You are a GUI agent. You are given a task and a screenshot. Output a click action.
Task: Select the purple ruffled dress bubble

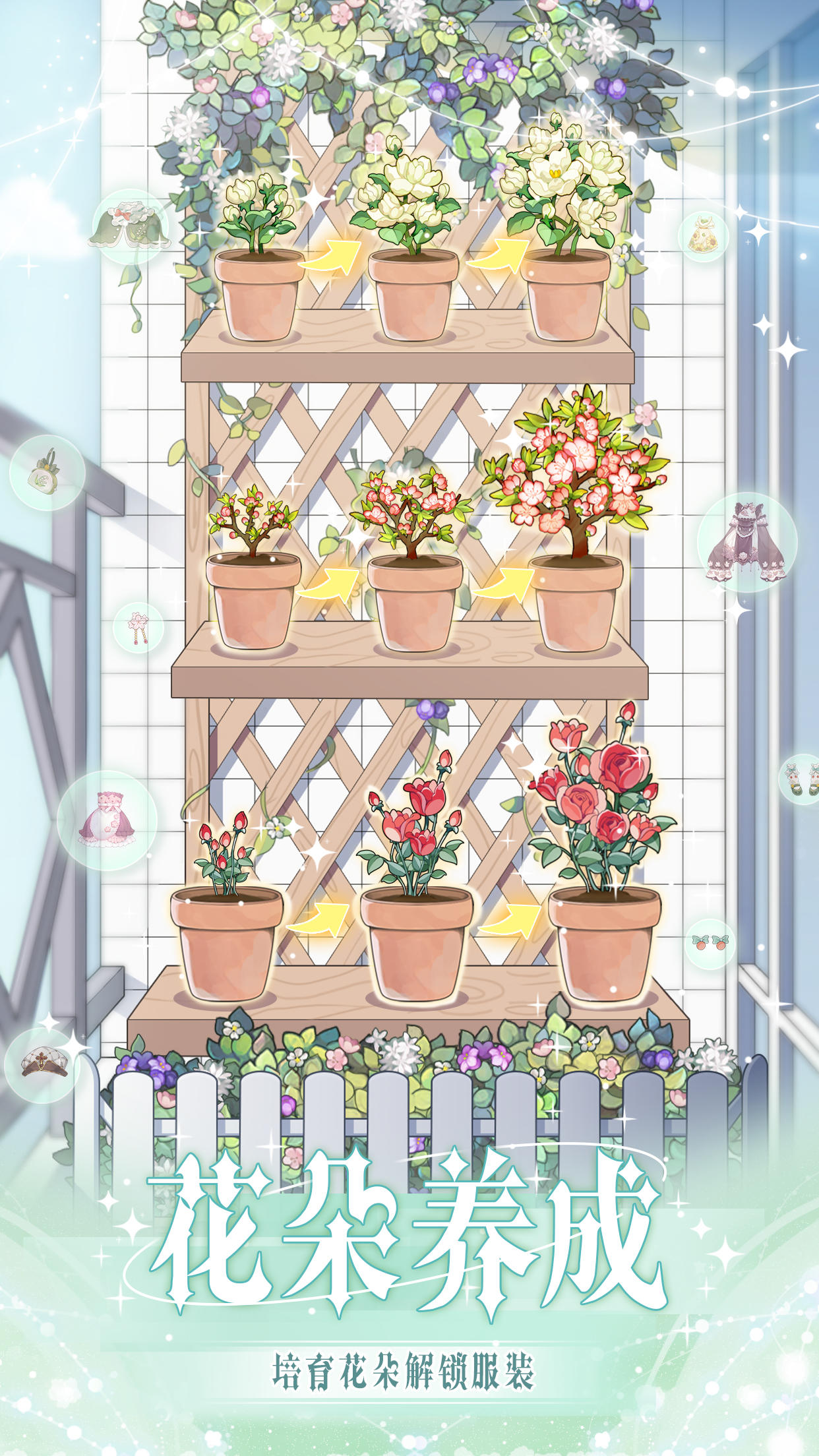tap(747, 542)
